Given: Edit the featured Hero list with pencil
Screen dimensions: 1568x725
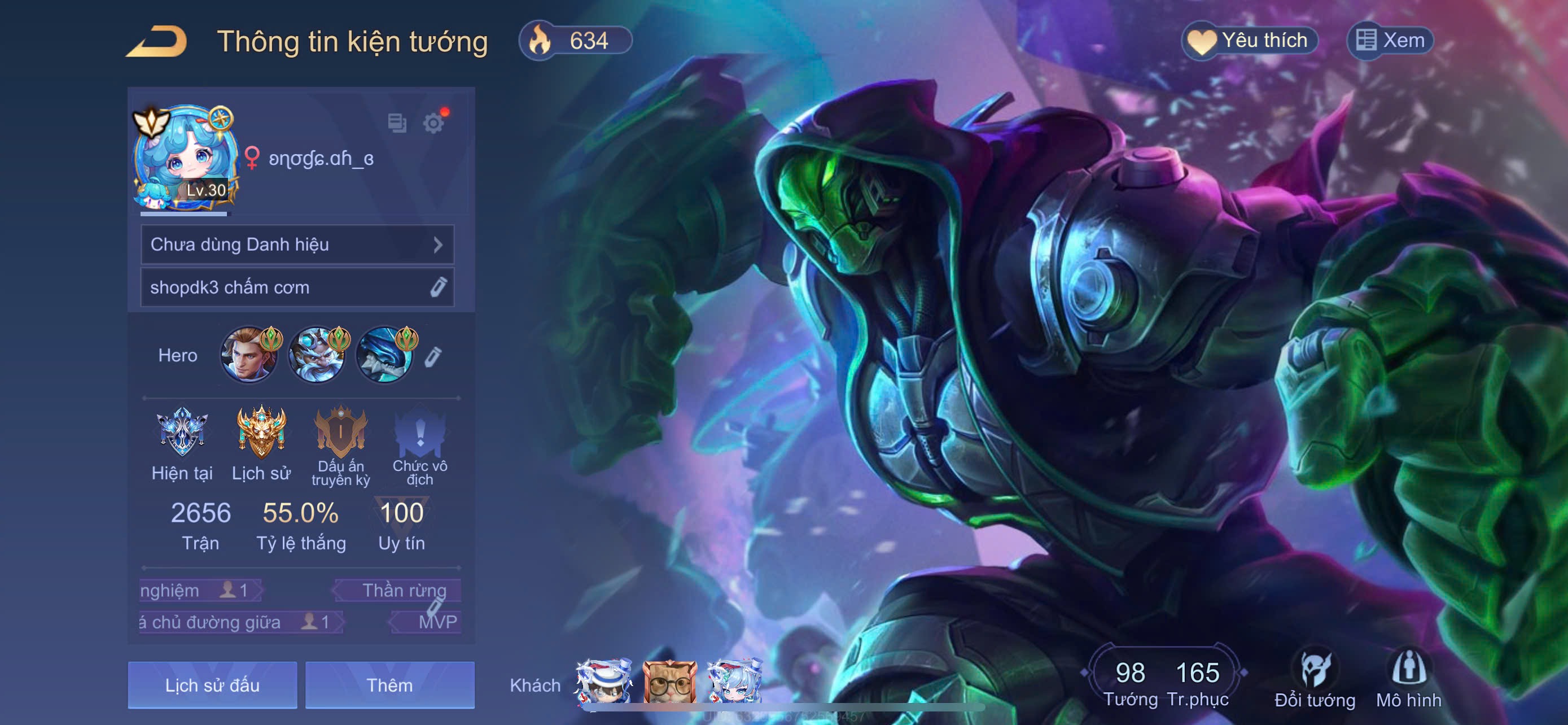Looking at the screenshot, I should coord(433,357).
